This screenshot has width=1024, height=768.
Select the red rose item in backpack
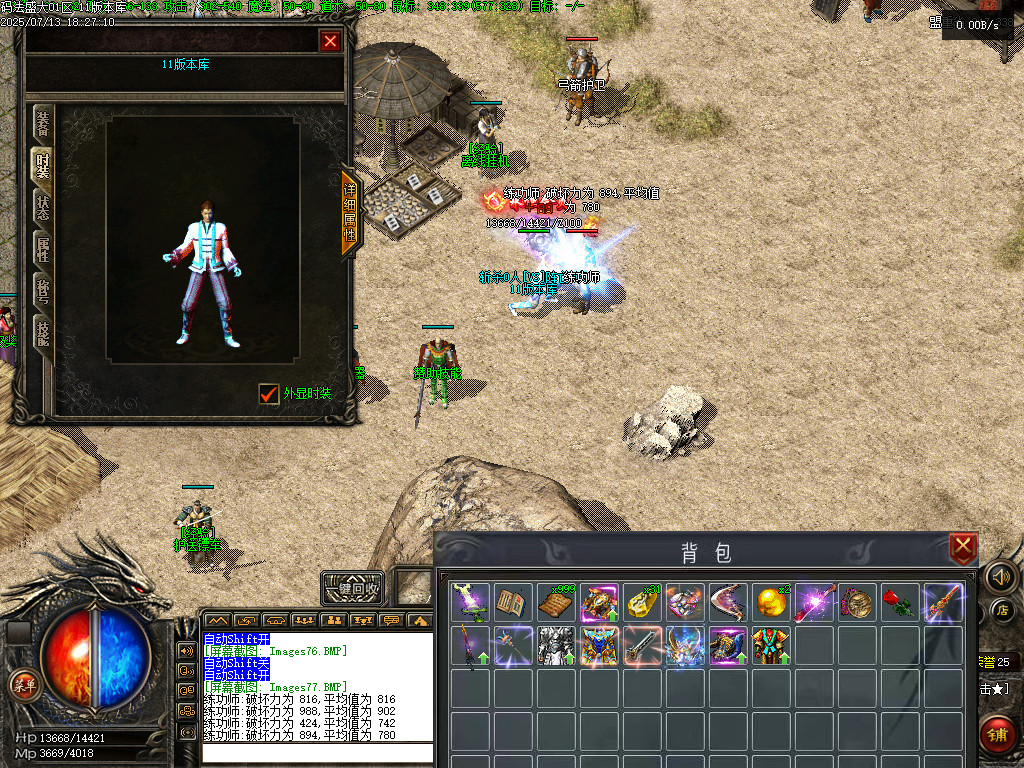point(900,603)
